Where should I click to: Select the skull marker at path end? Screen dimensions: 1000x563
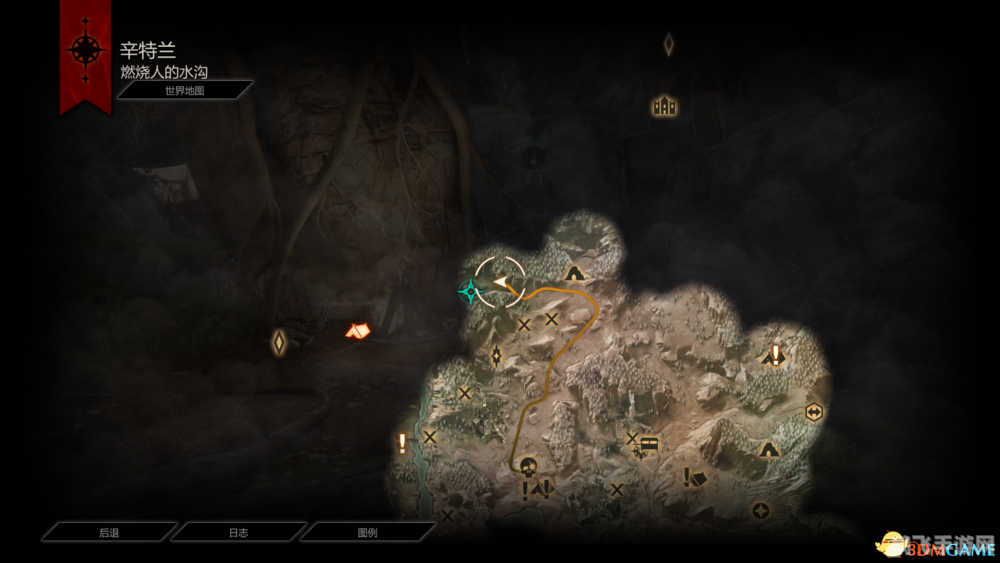coord(528,466)
